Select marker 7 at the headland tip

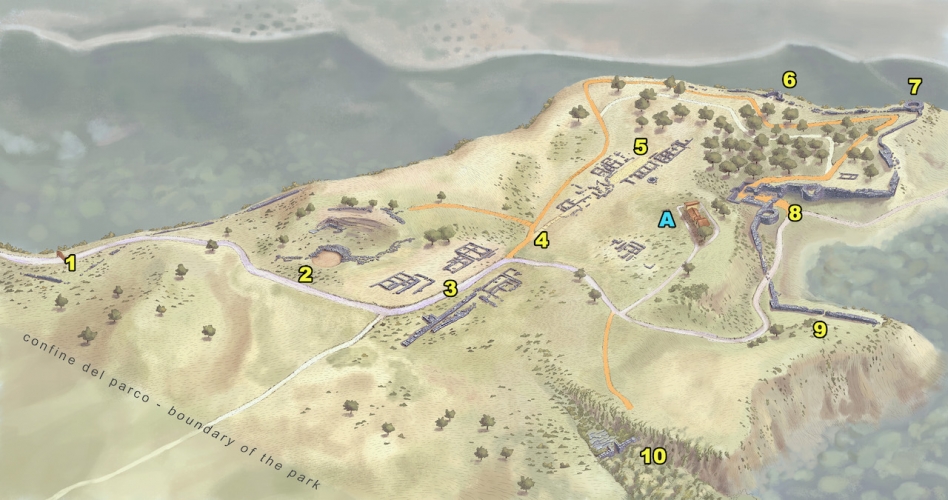point(914,86)
